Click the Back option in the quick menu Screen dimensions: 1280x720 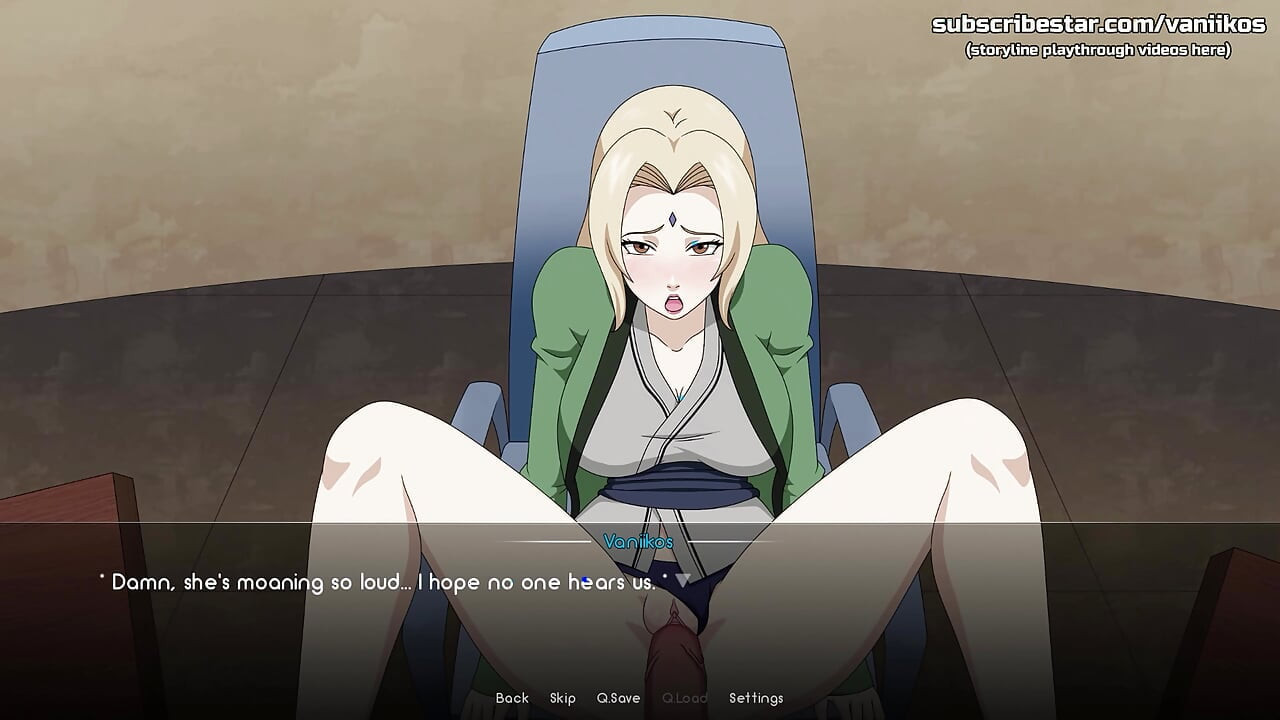click(x=511, y=698)
